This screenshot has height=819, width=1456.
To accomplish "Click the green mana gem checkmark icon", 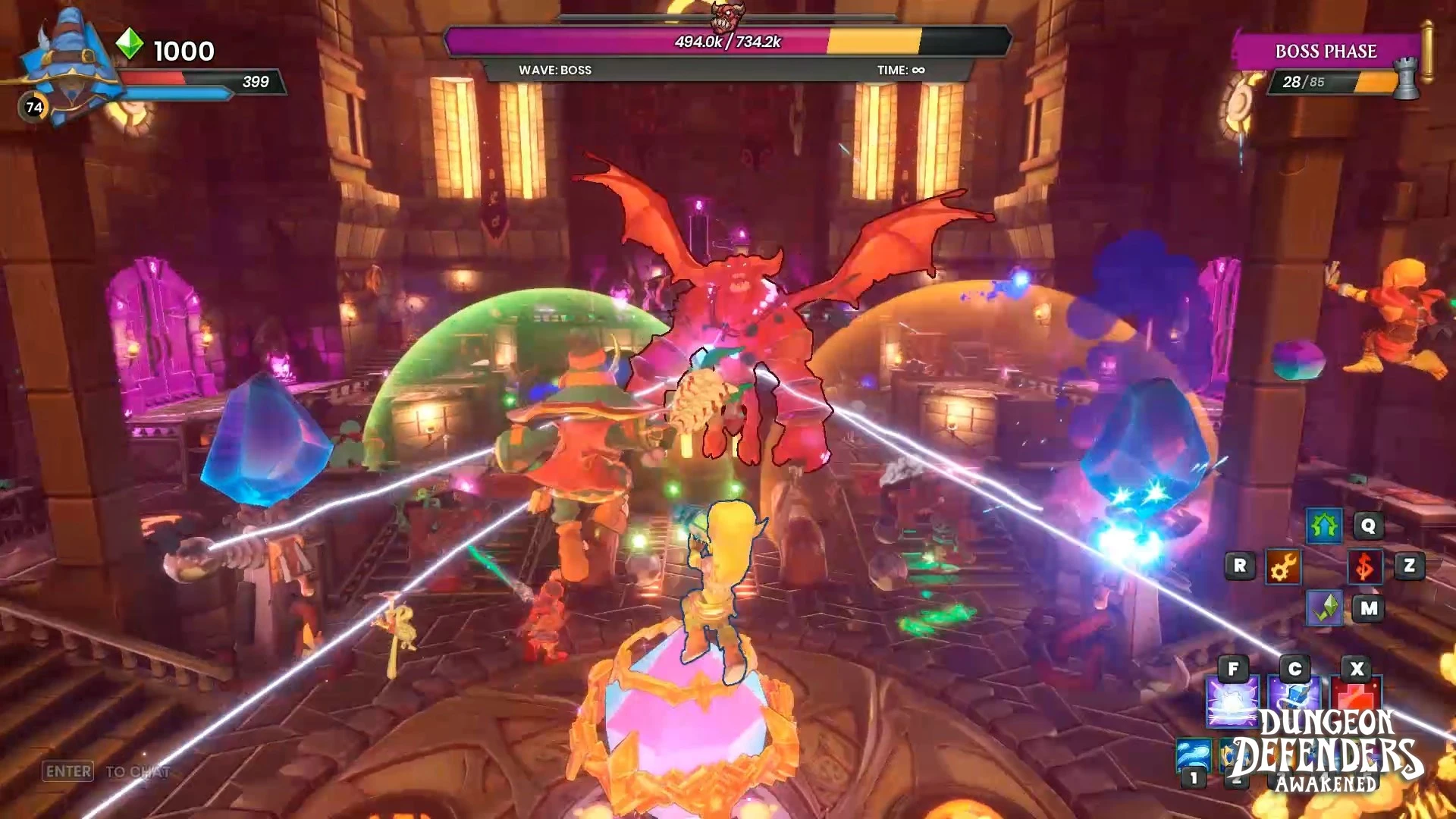I will 1324,608.
